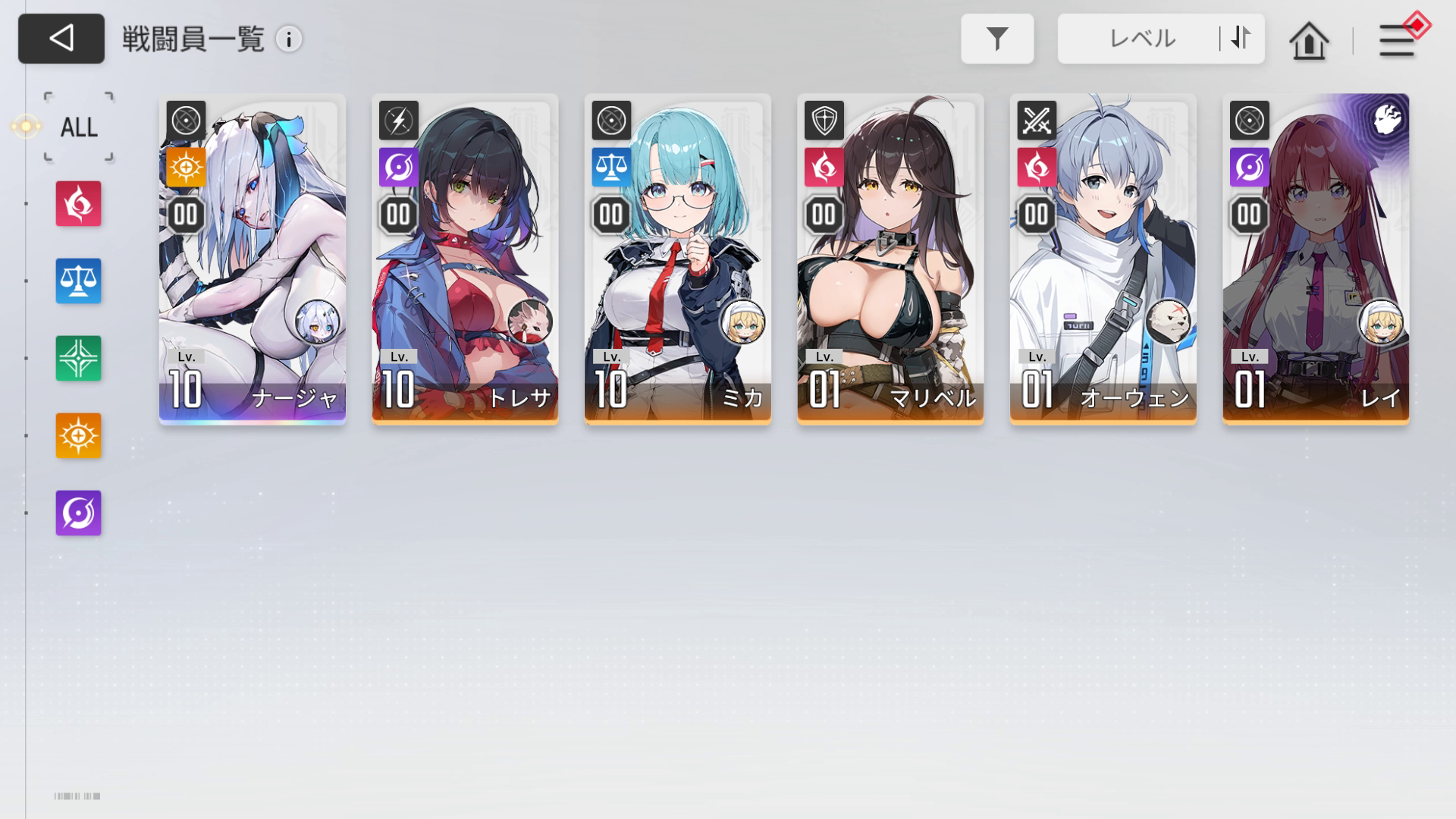
Task: Choose the レイ character card
Action: tap(1316, 258)
